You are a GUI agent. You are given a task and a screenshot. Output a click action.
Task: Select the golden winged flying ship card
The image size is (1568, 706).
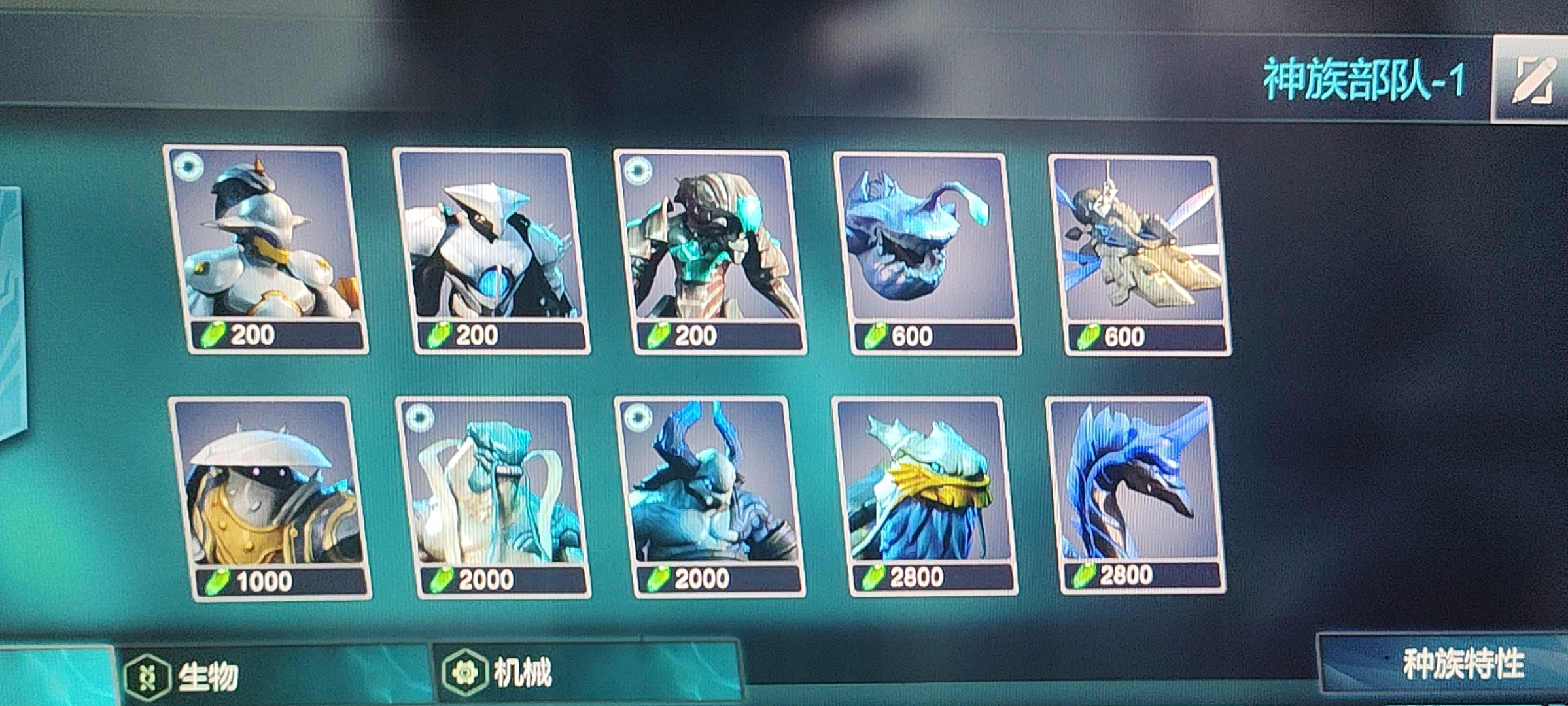[1140, 254]
